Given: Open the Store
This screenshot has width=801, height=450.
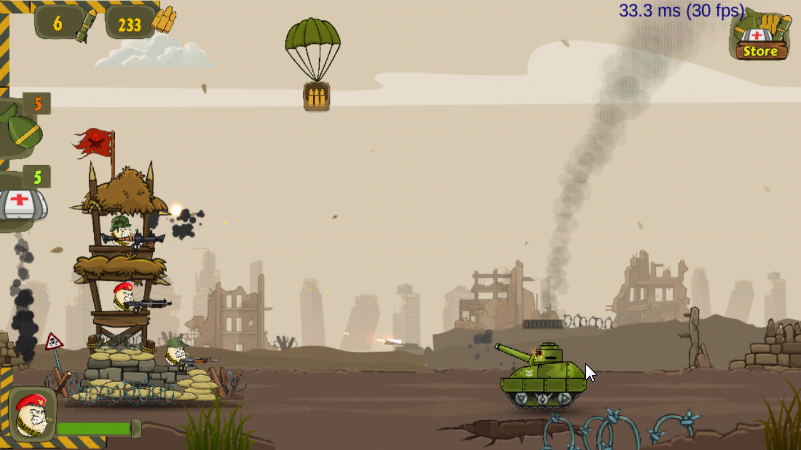Looking at the screenshot, I should pos(760,38).
